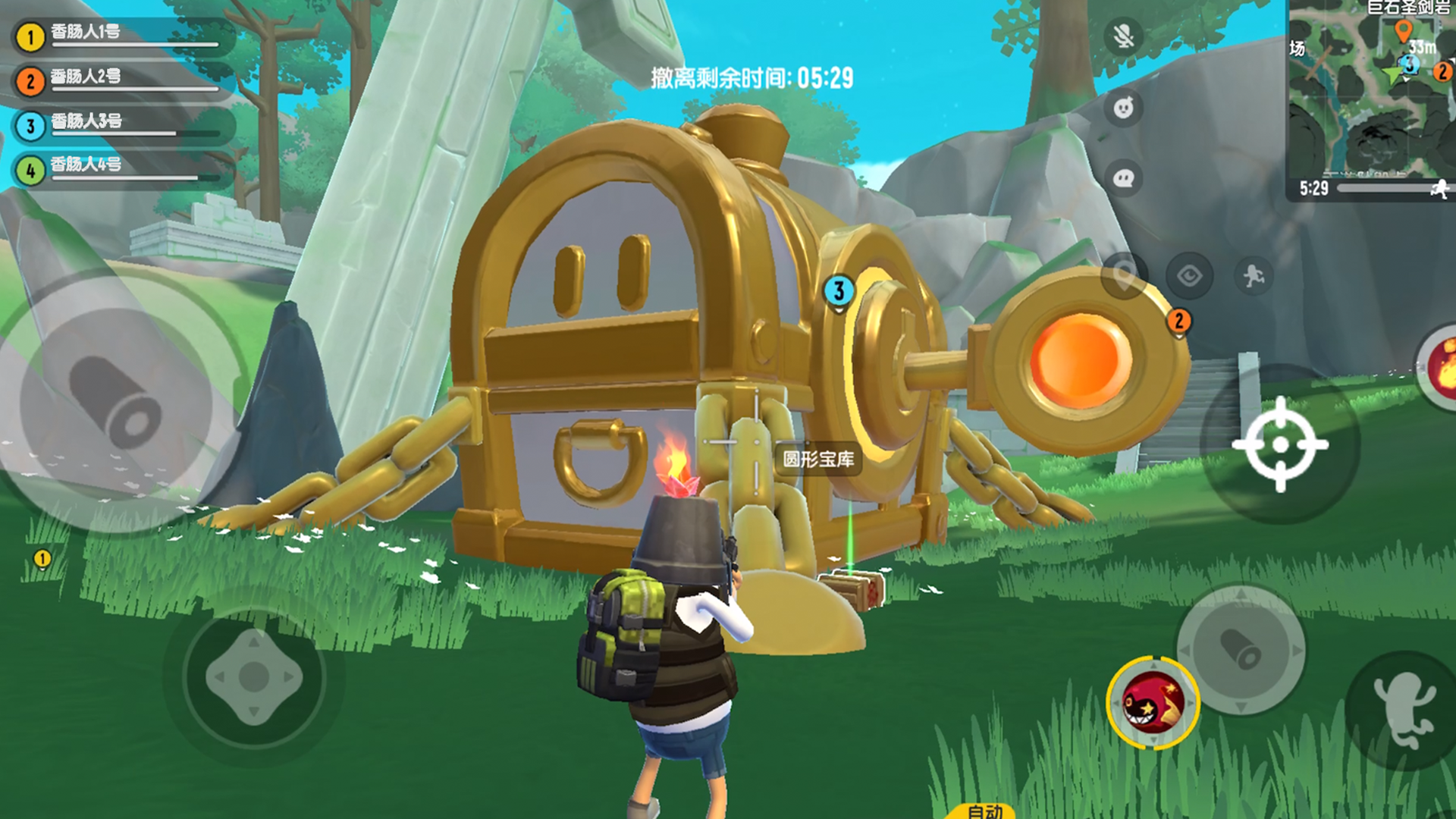The height and width of the screenshot is (819, 1456).
Task: Tap the jump button
Action: point(1403,711)
